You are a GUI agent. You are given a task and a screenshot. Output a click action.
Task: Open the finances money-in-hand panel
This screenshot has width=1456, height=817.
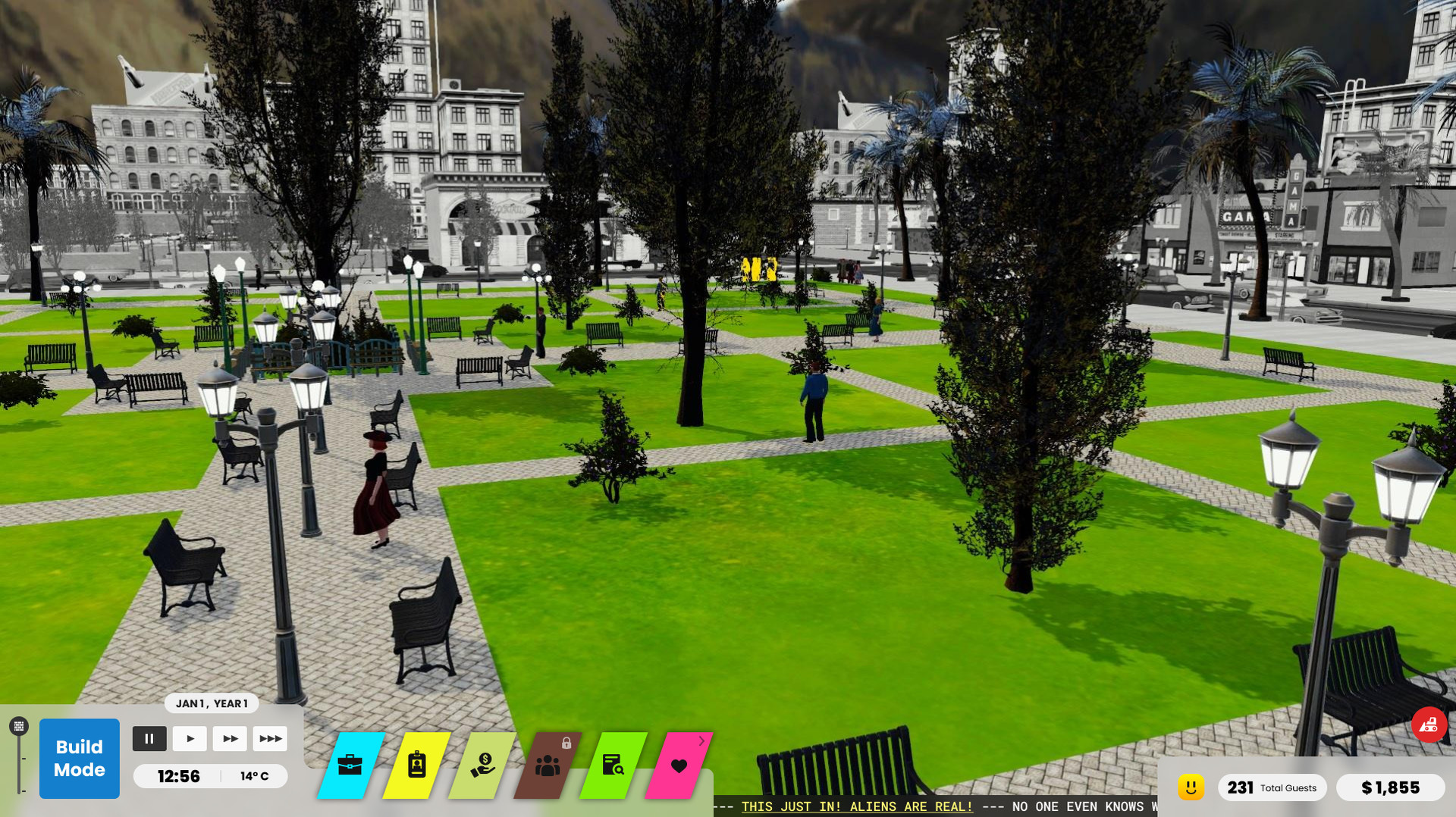pyautogui.click(x=484, y=765)
